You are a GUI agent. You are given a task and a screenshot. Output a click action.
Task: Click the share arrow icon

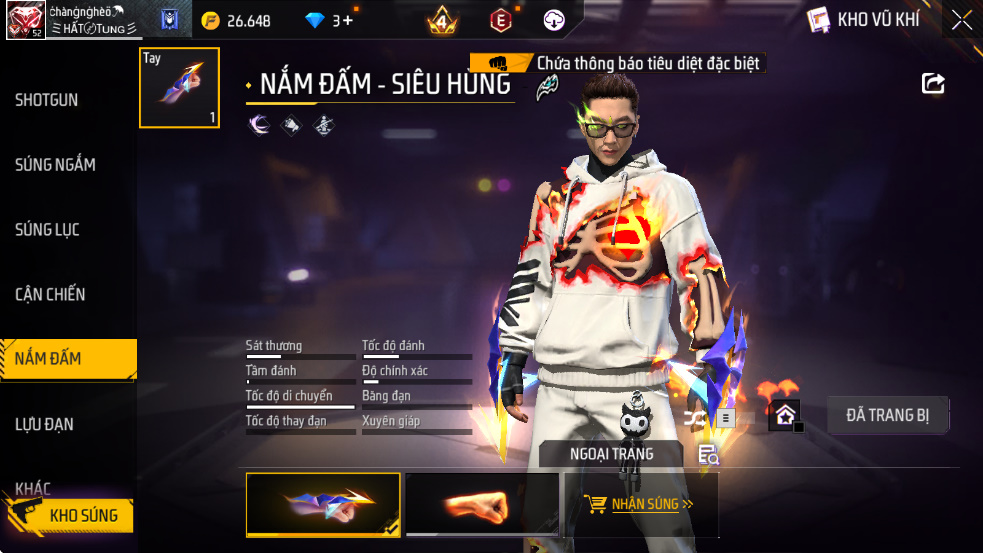coord(933,83)
